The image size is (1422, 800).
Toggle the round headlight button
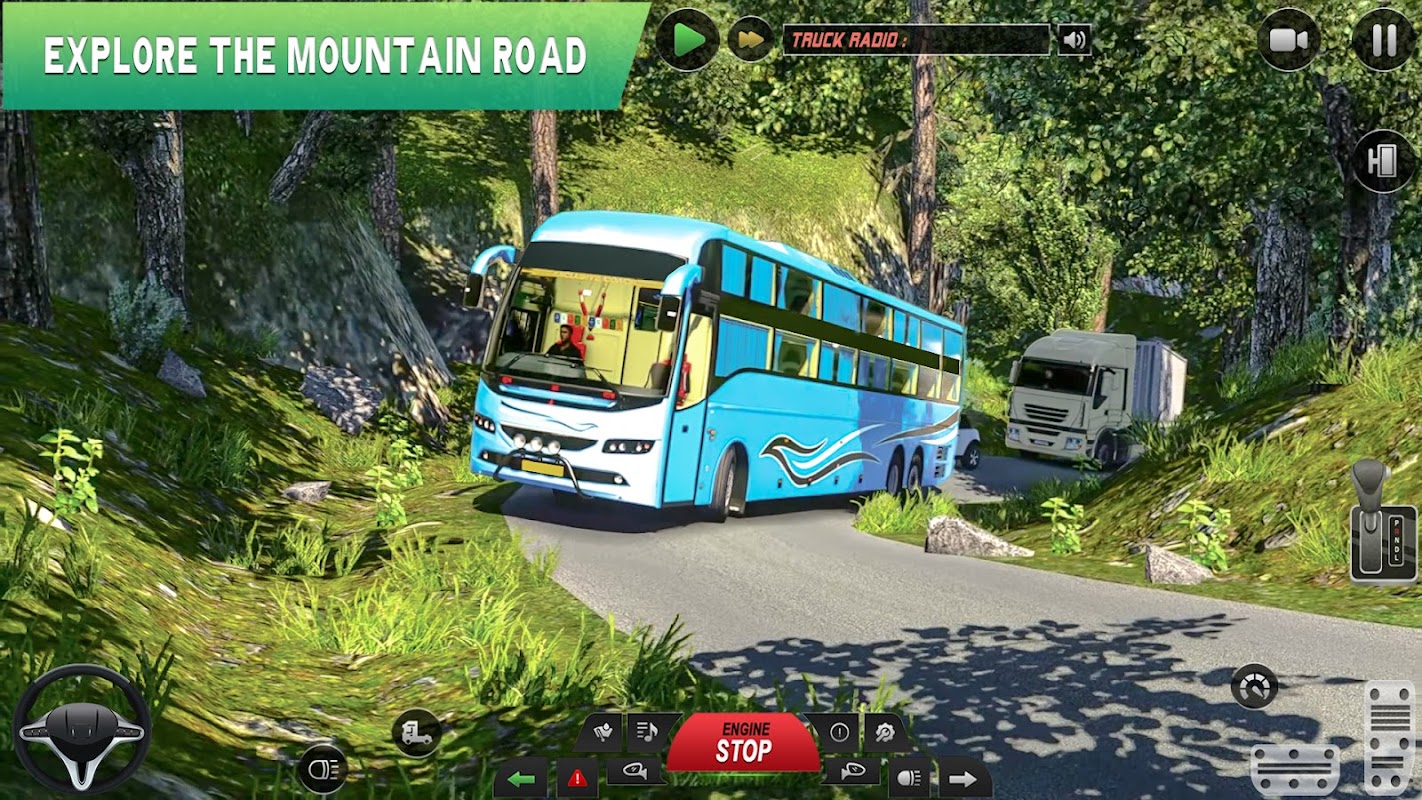322,769
